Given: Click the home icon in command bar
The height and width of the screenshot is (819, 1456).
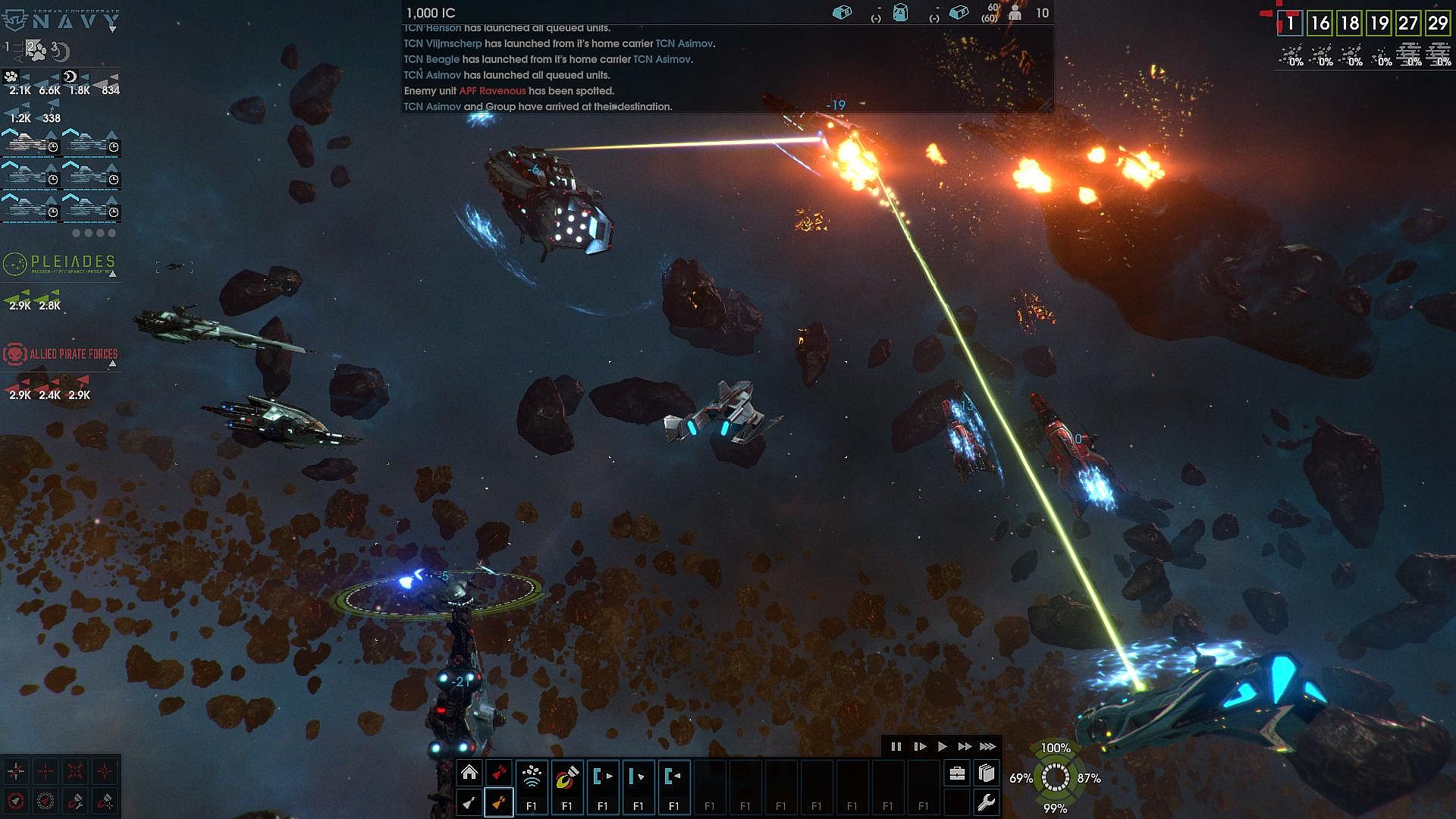Looking at the screenshot, I should [469, 773].
